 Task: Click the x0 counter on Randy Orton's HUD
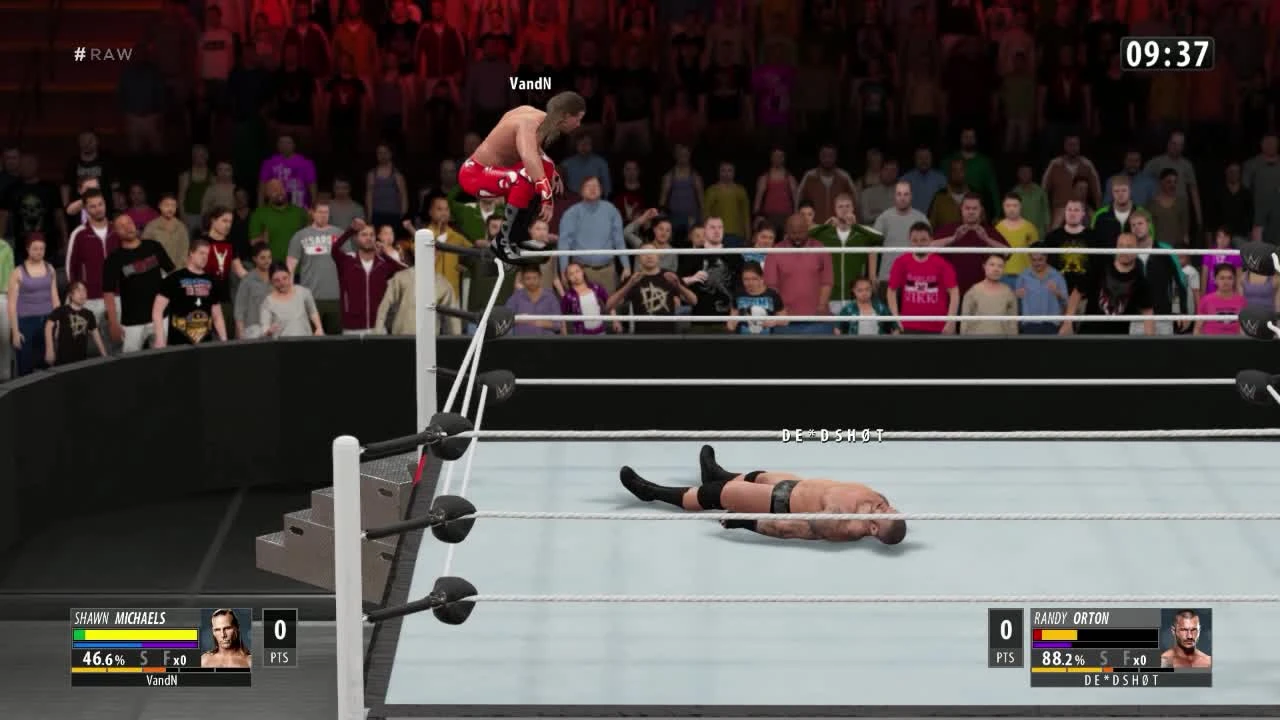(x=1139, y=661)
